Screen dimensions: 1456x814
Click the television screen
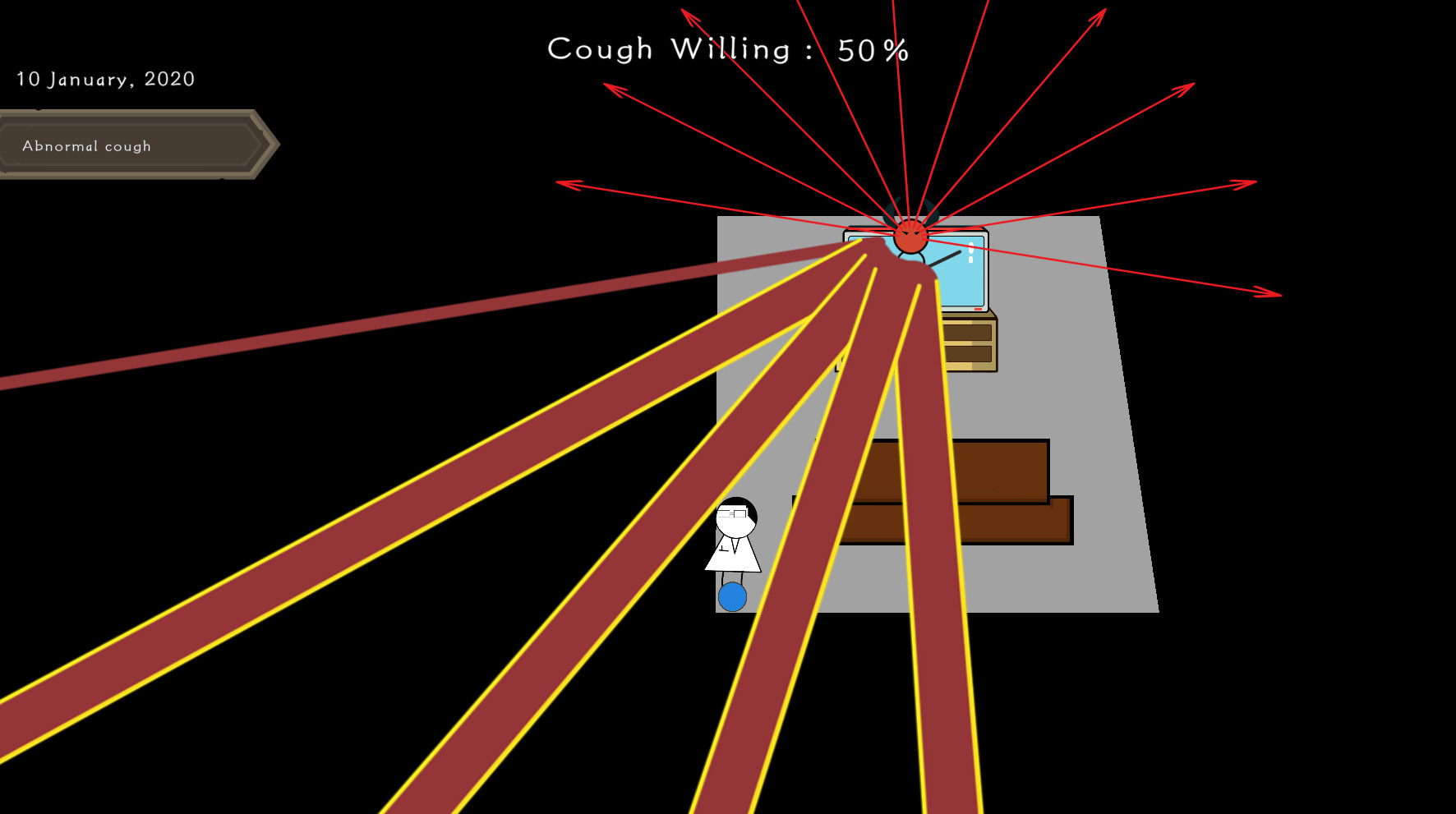(x=961, y=271)
